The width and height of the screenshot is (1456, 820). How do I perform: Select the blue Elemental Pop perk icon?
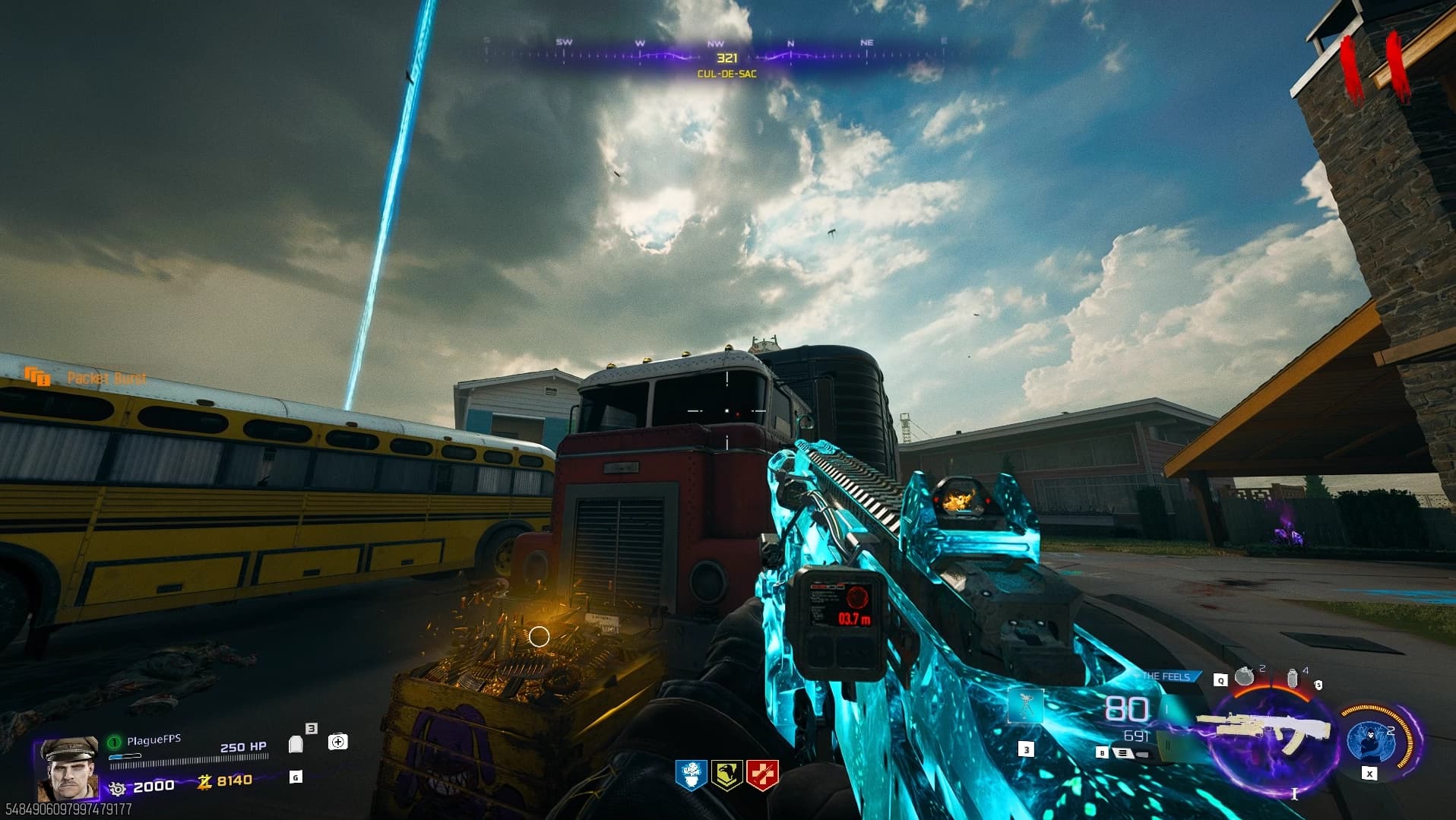point(691,775)
